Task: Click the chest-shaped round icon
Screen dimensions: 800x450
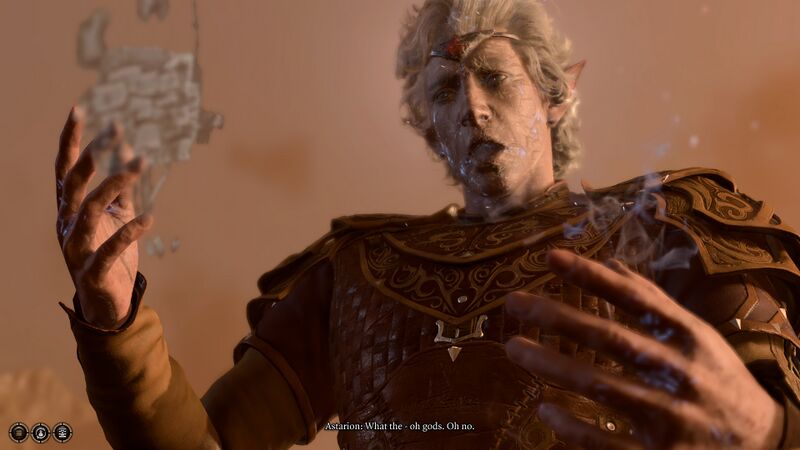Action: click(19, 432)
